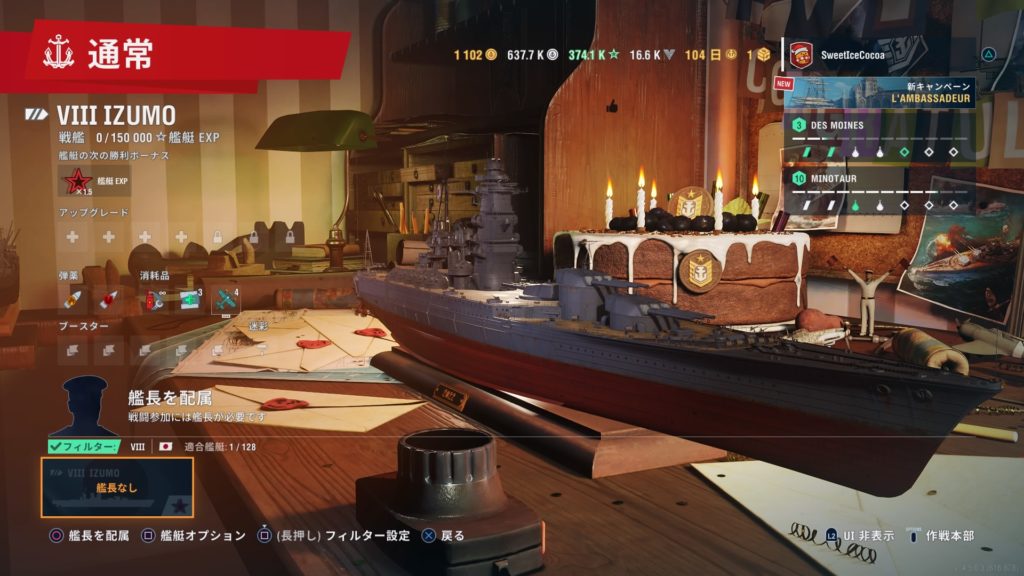This screenshot has width=1024, height=576.
Task: Click the Japan flag nation filter
Action: (x=166, y=446)
